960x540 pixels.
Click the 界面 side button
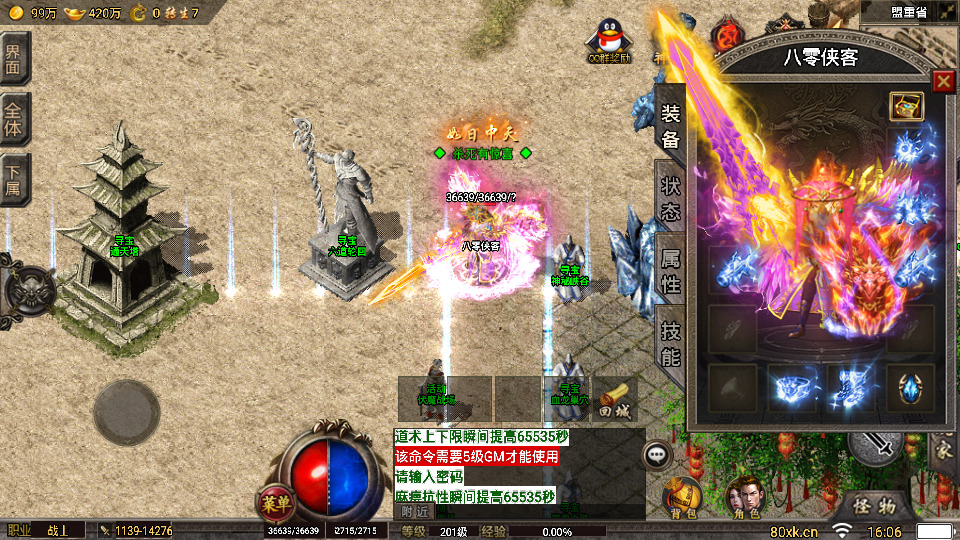(x=16, y=56)
